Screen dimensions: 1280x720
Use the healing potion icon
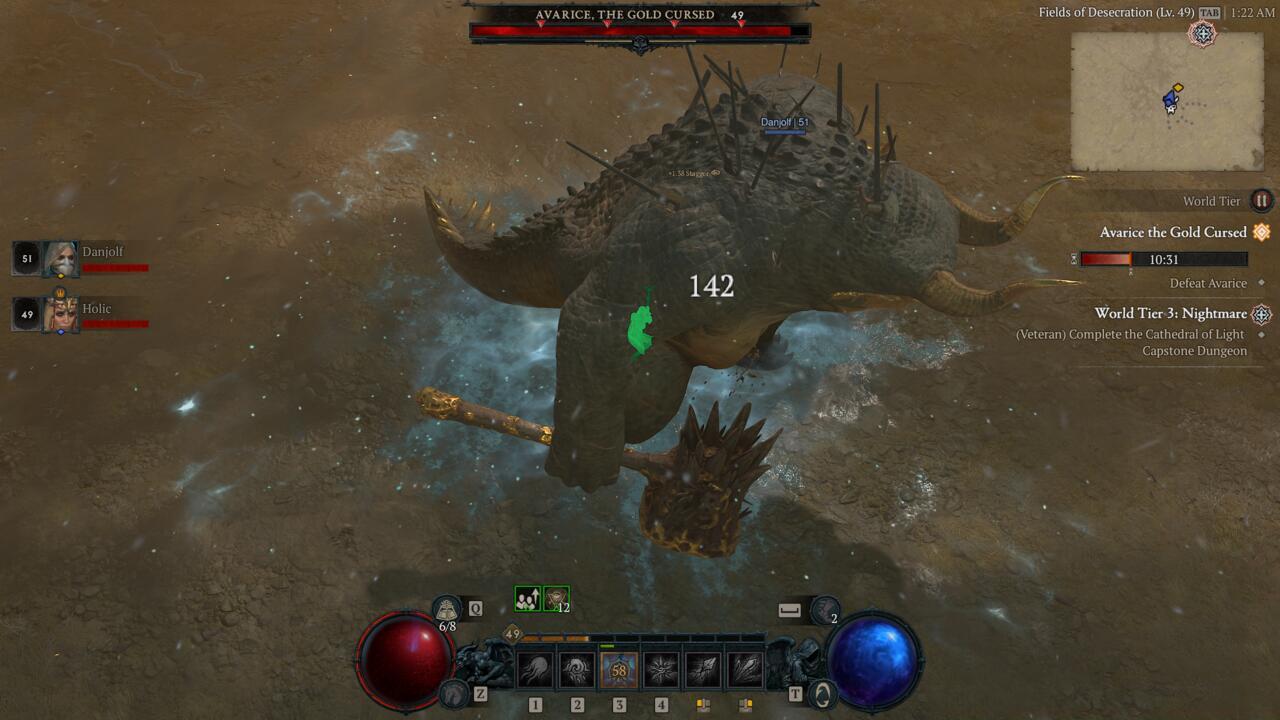click(447, 608)
